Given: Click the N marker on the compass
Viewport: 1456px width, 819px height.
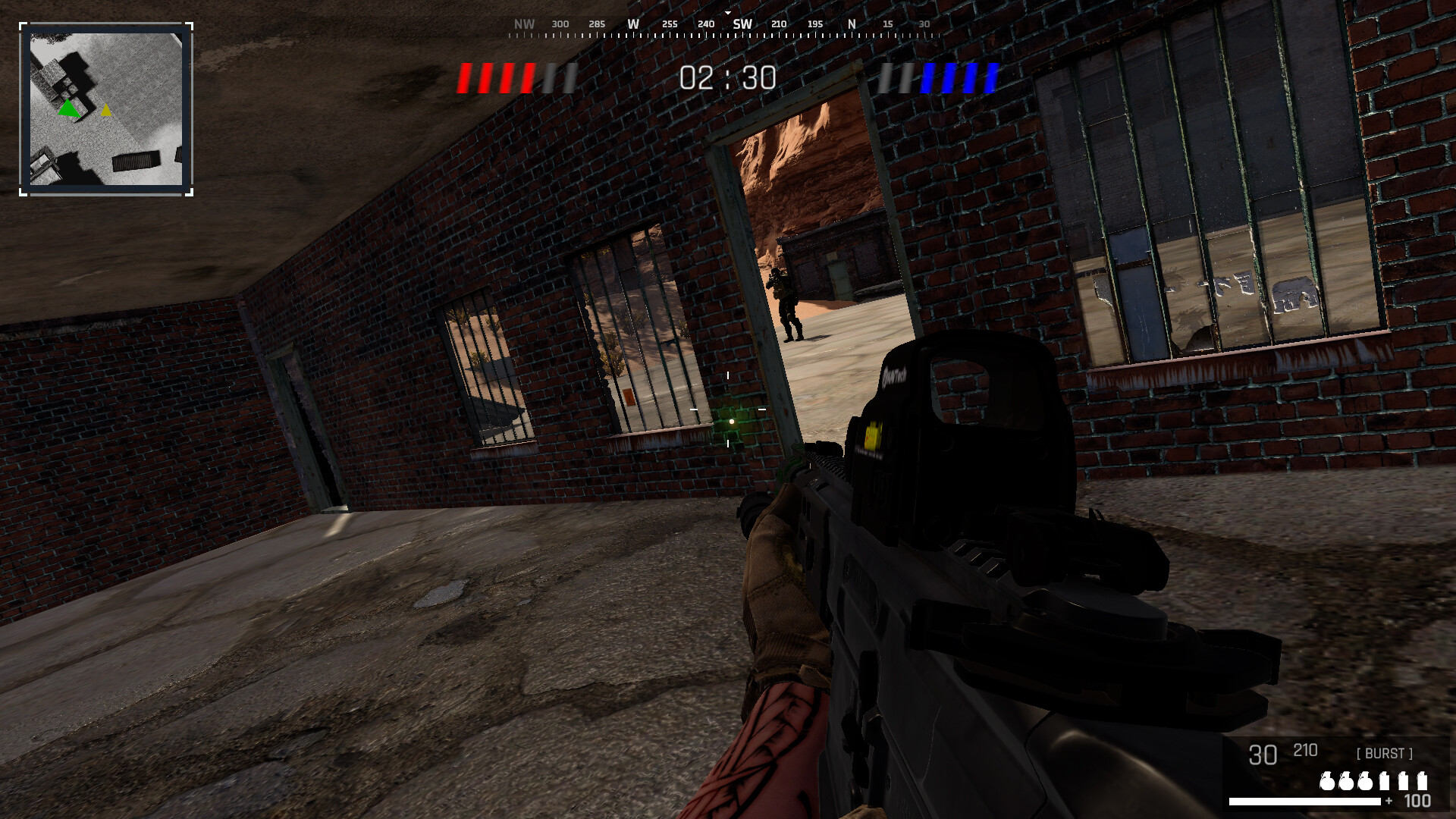Looking at the screenshot, I should [x=850, y=24].
